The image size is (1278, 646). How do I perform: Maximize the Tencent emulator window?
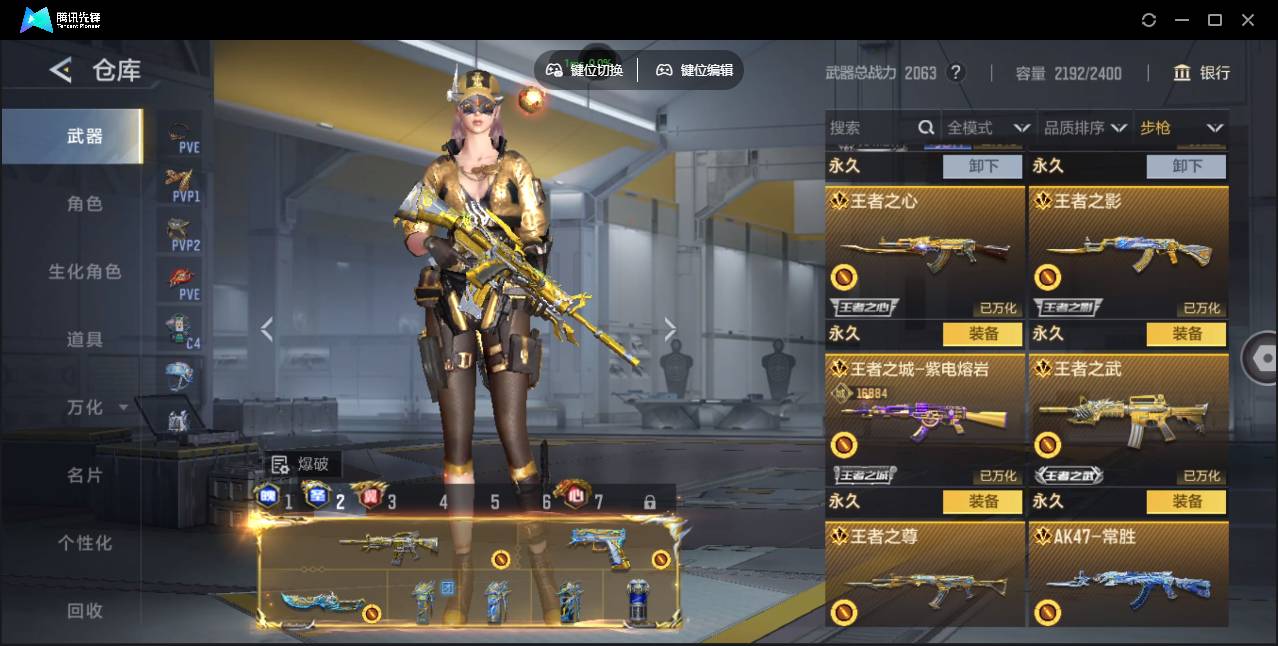pos(1215,20)
